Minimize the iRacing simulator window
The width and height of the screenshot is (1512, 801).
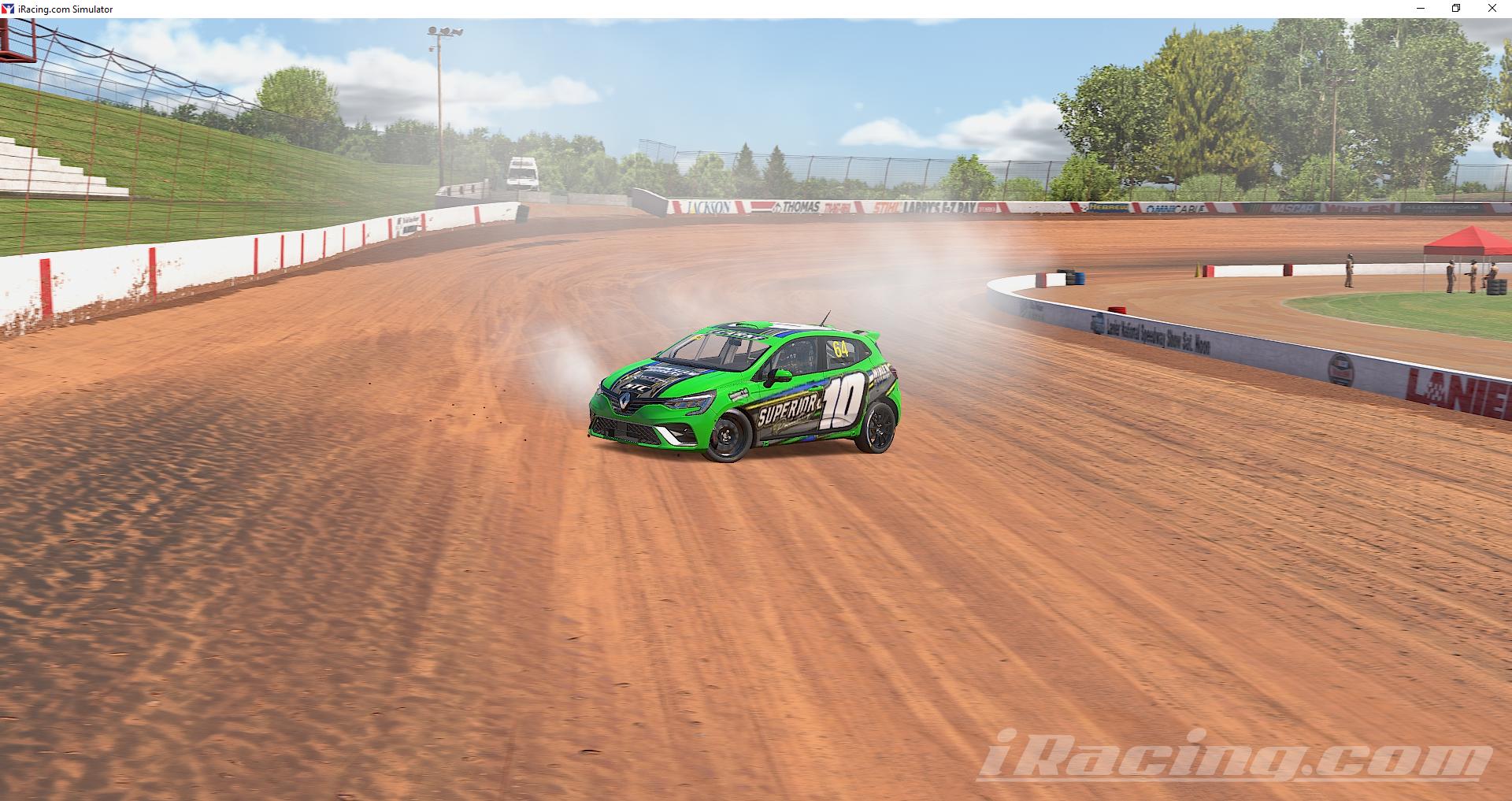click(x=1420, y=9)
